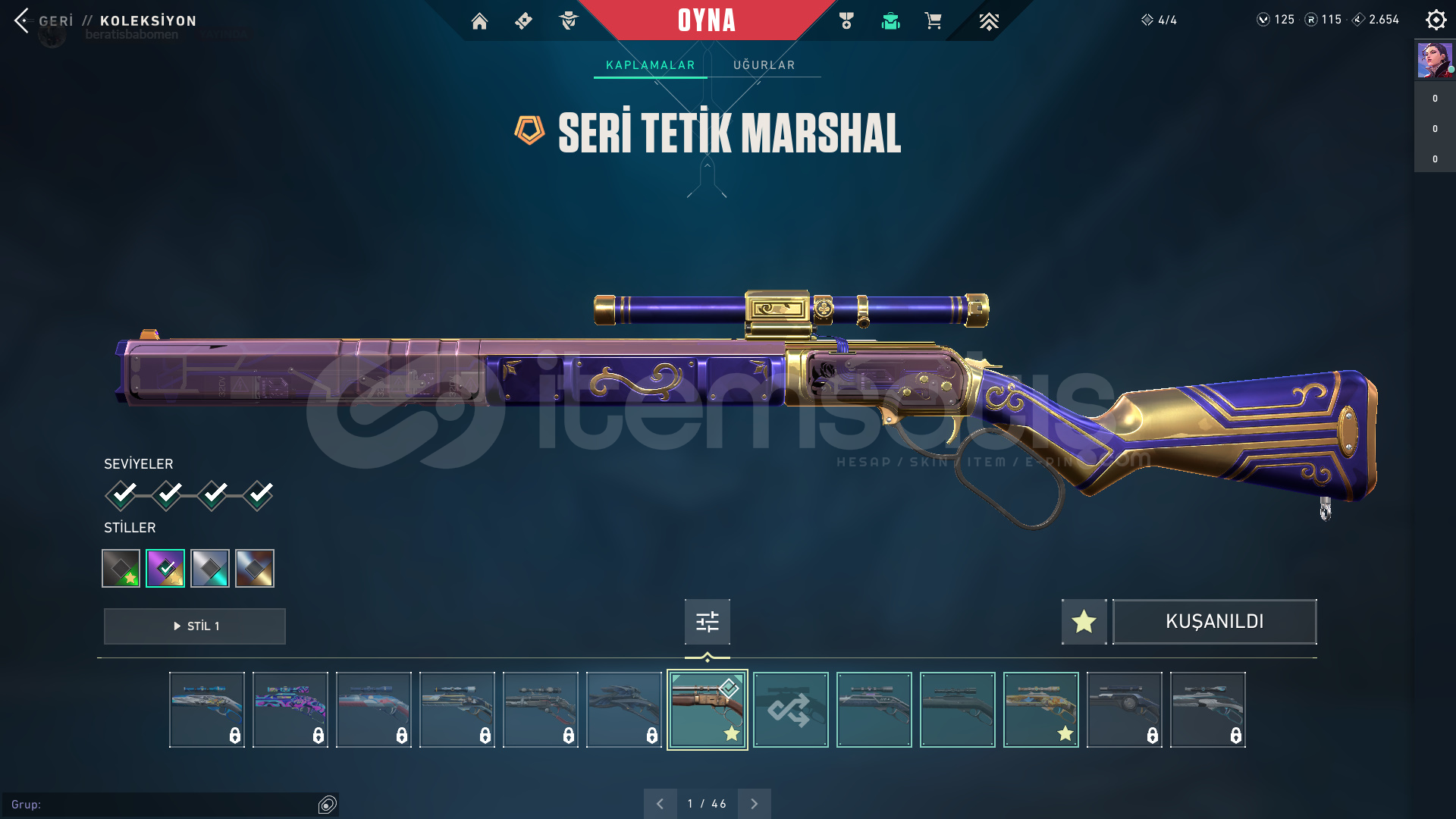The height and width of the screenshot is (819, 1456).
Task: Switch to the UĞURLAR tab
Action: point(764,65)
